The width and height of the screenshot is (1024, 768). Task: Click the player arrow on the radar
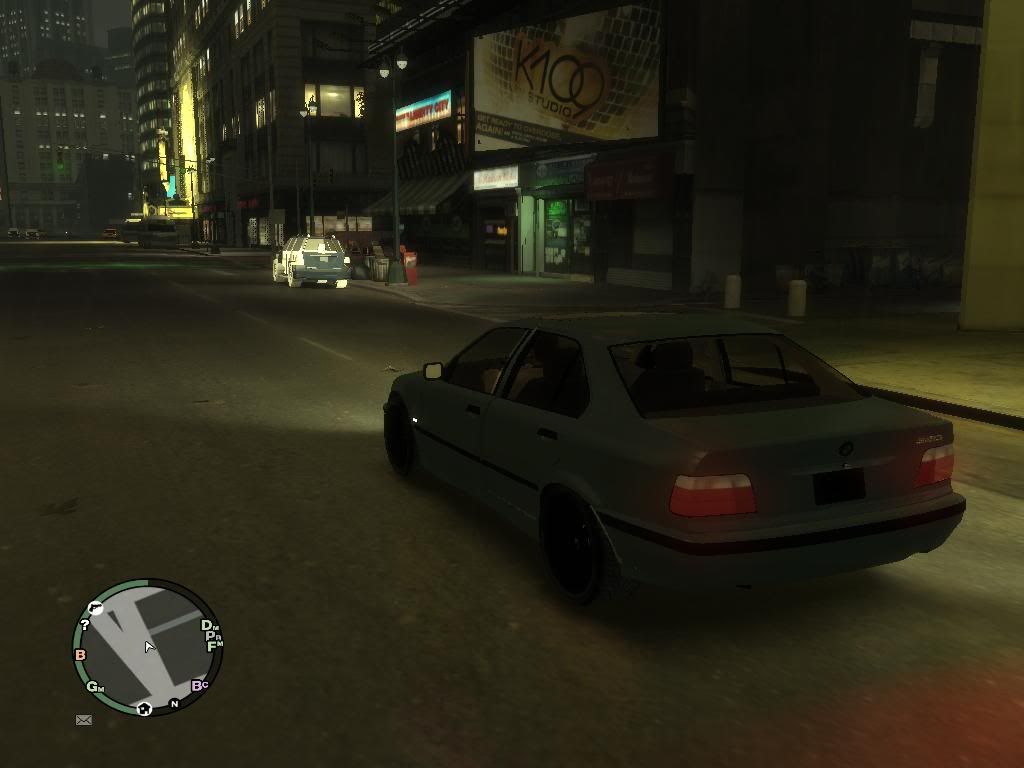coord(148,647)
